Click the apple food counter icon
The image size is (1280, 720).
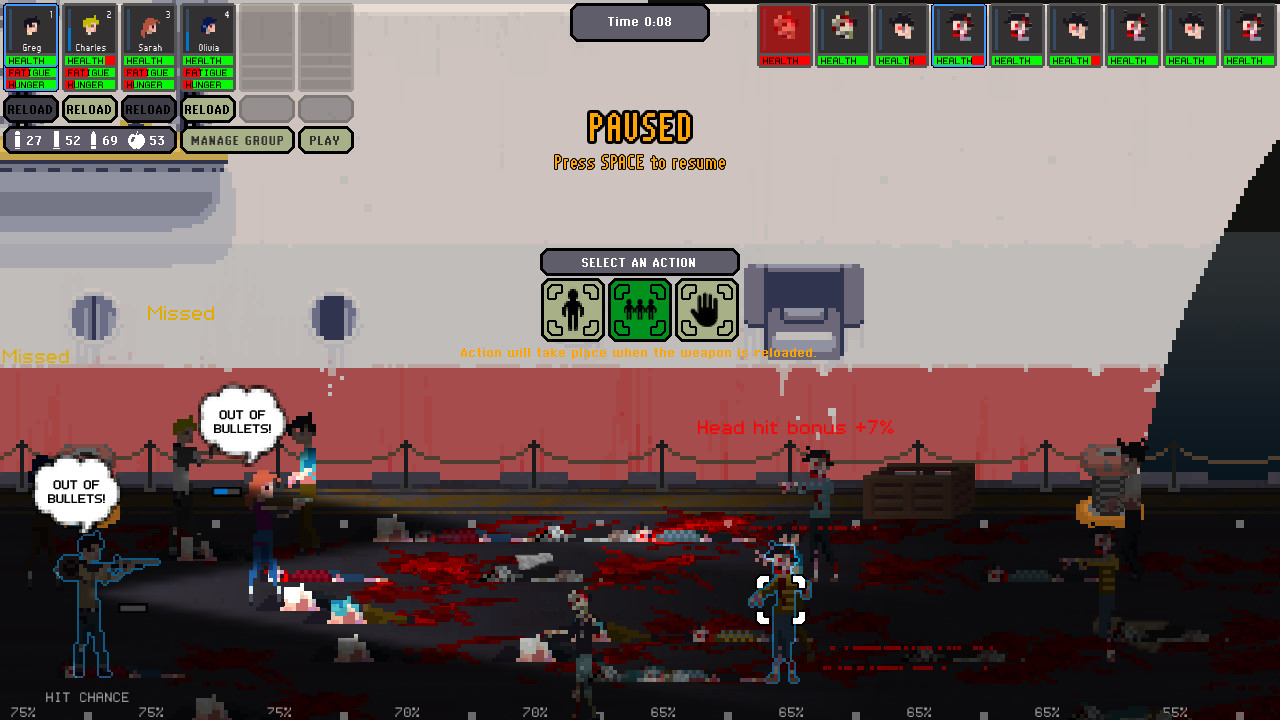[x=134, y=140]
